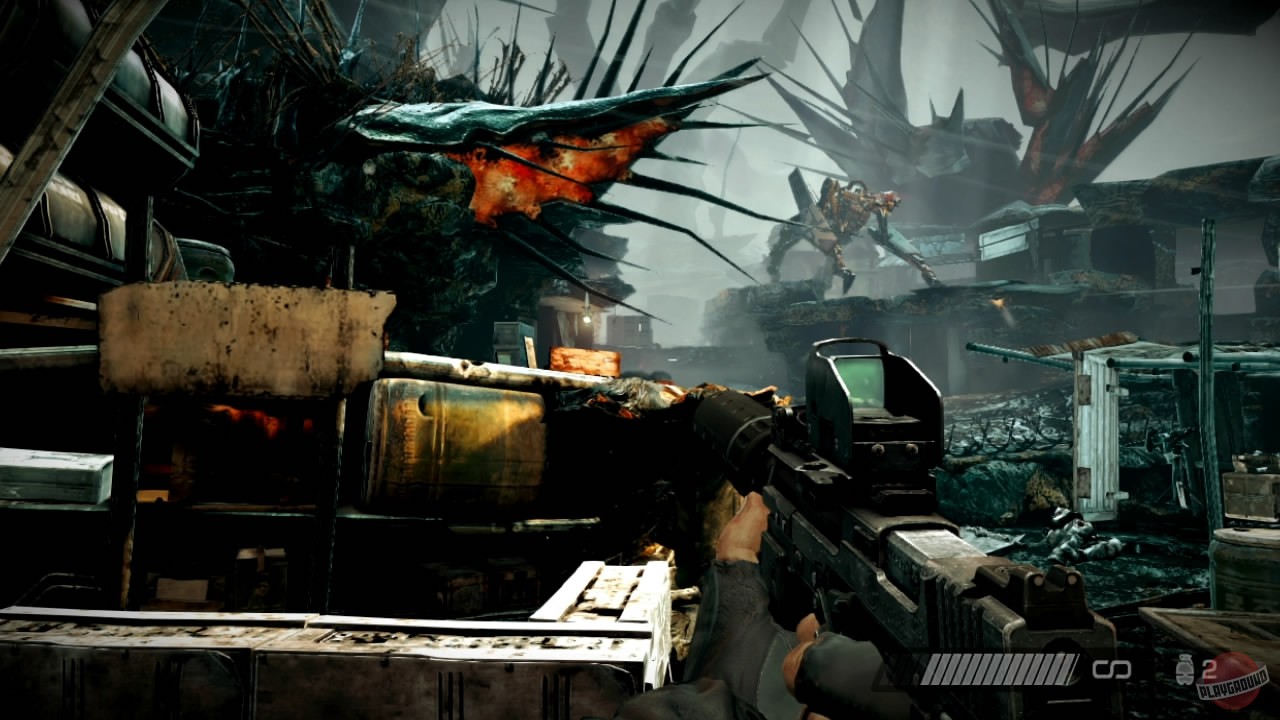The image size is (1280, 720).
Task: Click the muzzle flash in the far distance
Action: [x=999, y=302]
